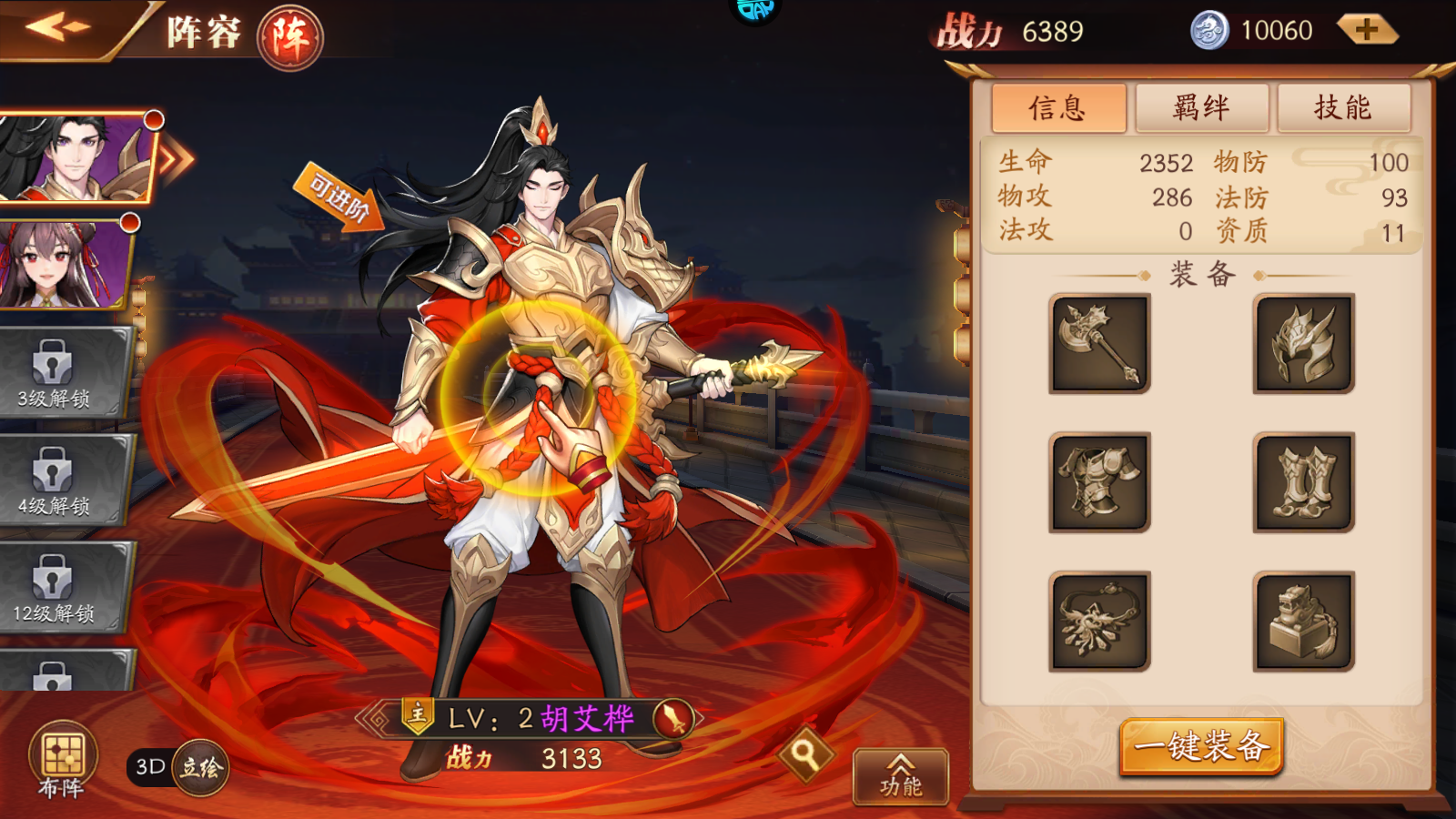1456x819 pixels.
Task: Go back with the arrow button
Action: (56, 27)
